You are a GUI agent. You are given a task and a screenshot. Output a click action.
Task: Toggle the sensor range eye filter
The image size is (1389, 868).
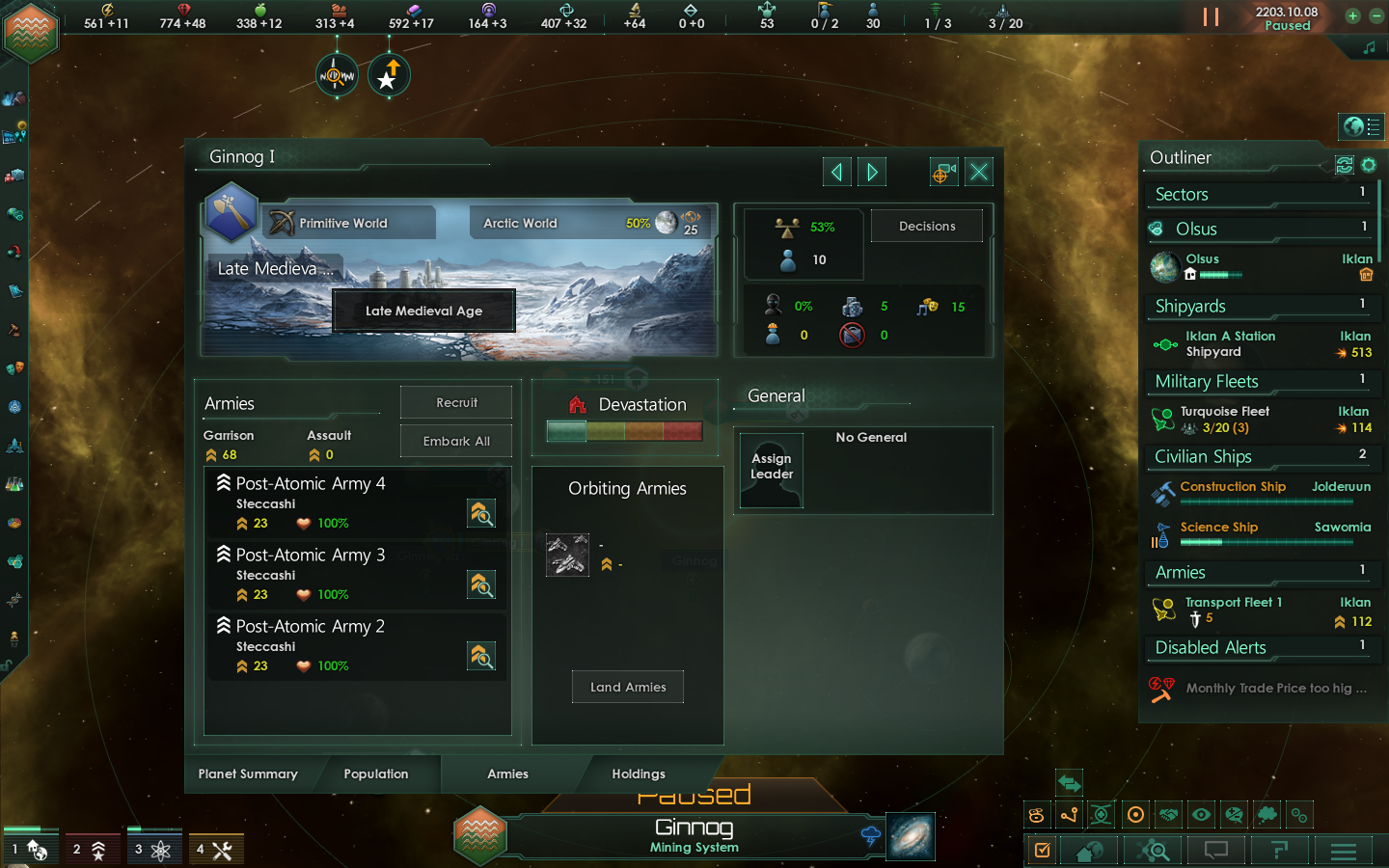coord(1201,815)
